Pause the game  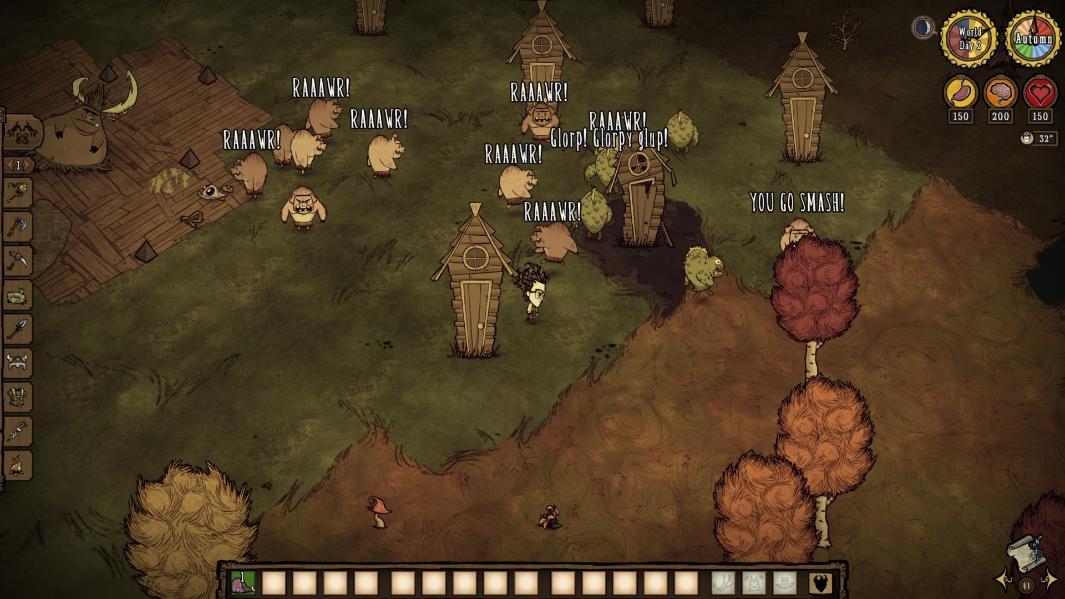[x=1026, y=586]
